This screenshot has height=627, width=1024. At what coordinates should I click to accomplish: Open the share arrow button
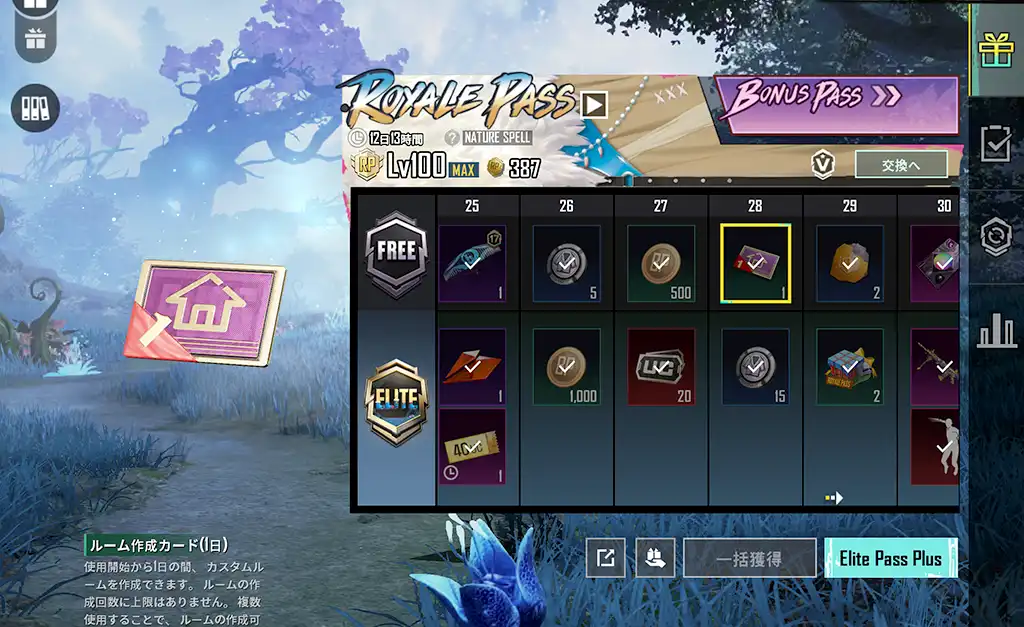pos(605,558)
